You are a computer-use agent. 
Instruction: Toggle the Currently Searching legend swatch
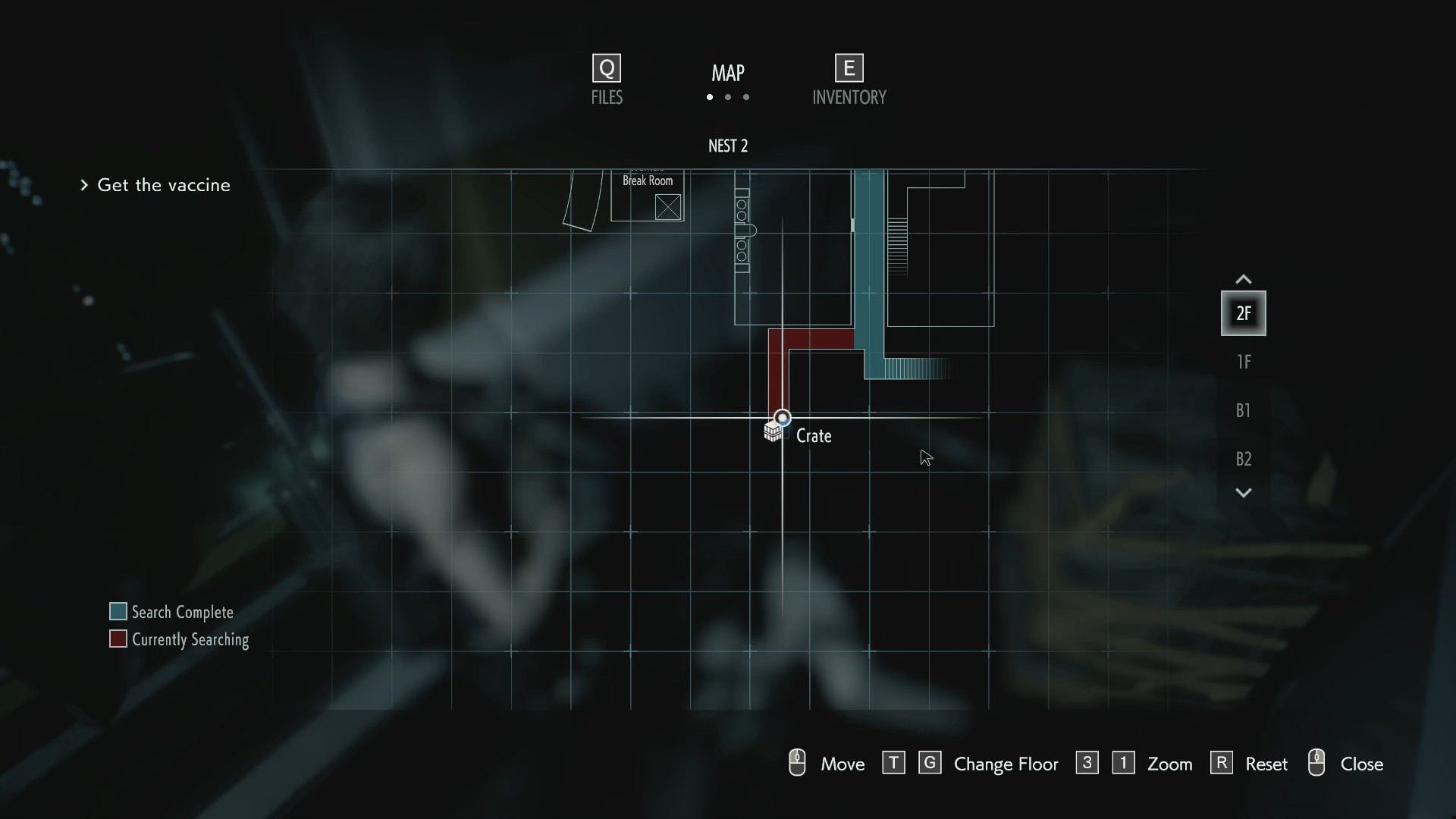point(118,639)
